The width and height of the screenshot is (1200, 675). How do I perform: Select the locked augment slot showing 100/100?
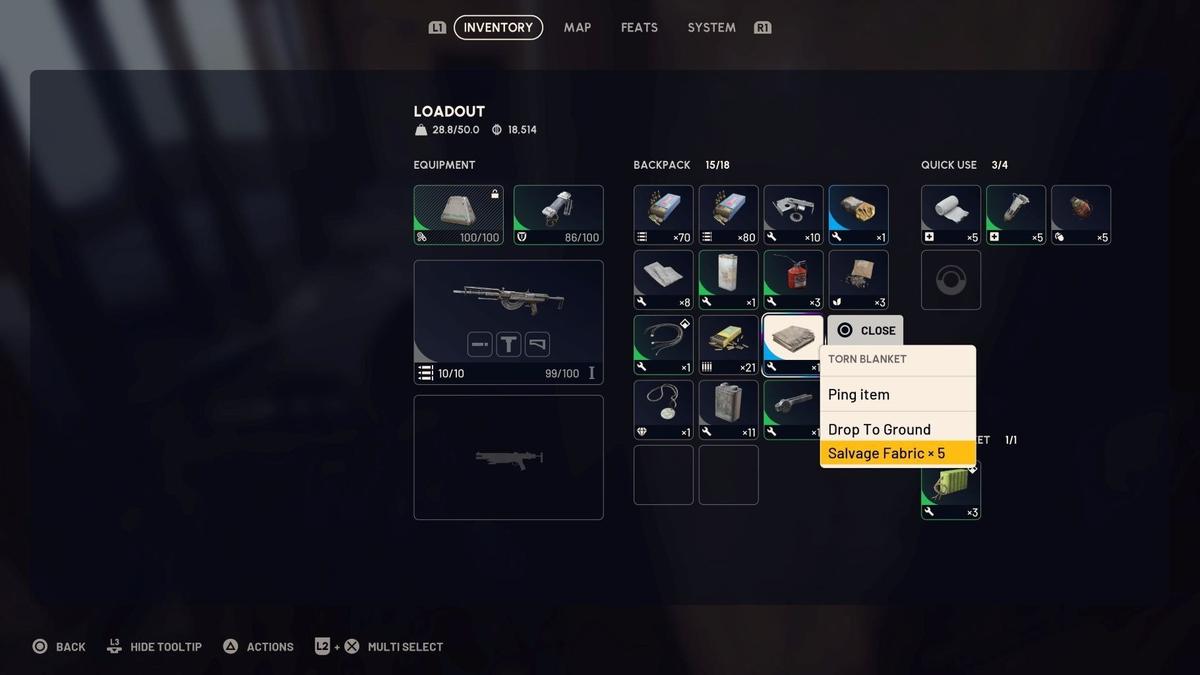pos(458,215)
